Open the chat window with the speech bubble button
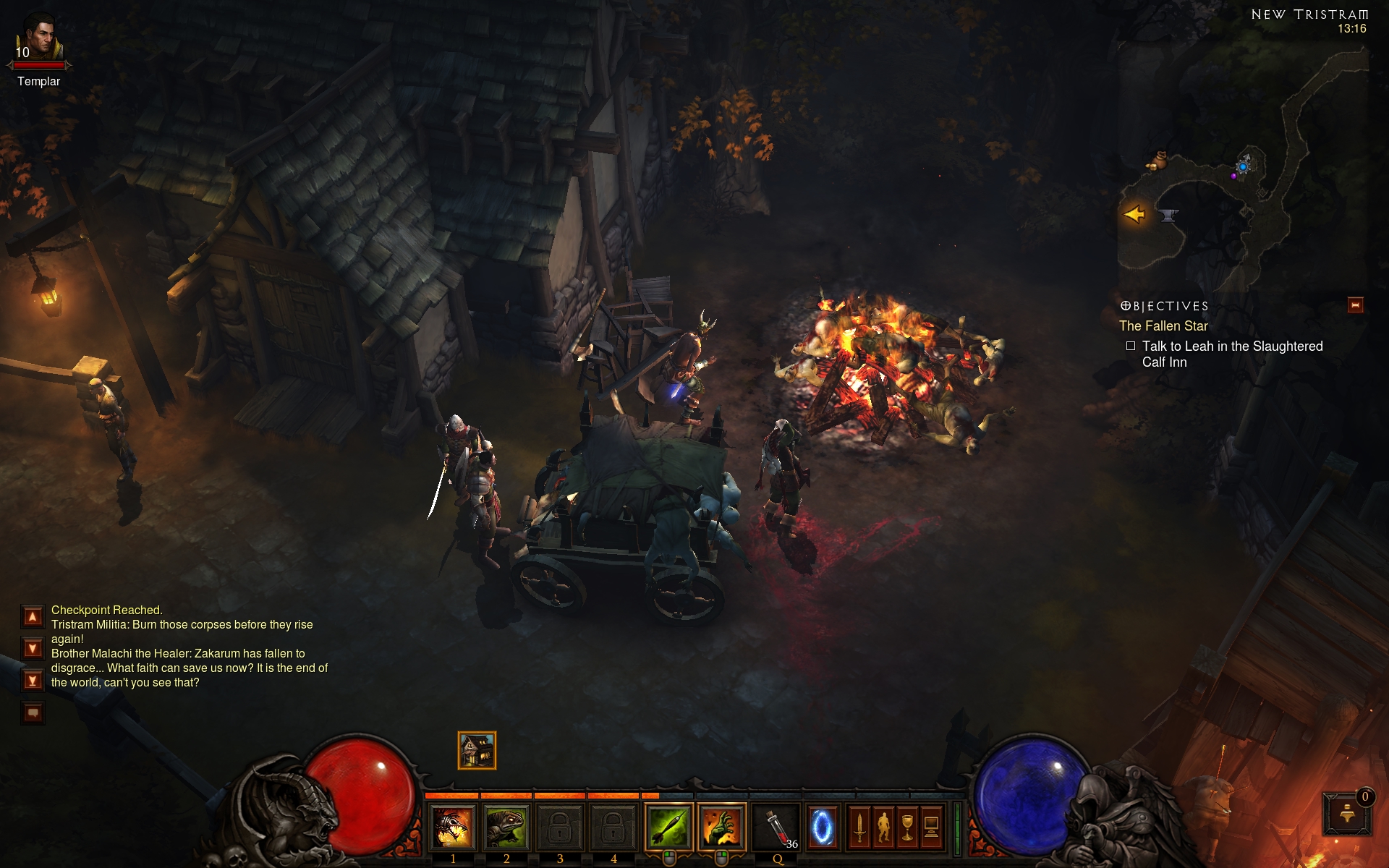Screen dimensions: 1389x868 [x=33, y=713]
